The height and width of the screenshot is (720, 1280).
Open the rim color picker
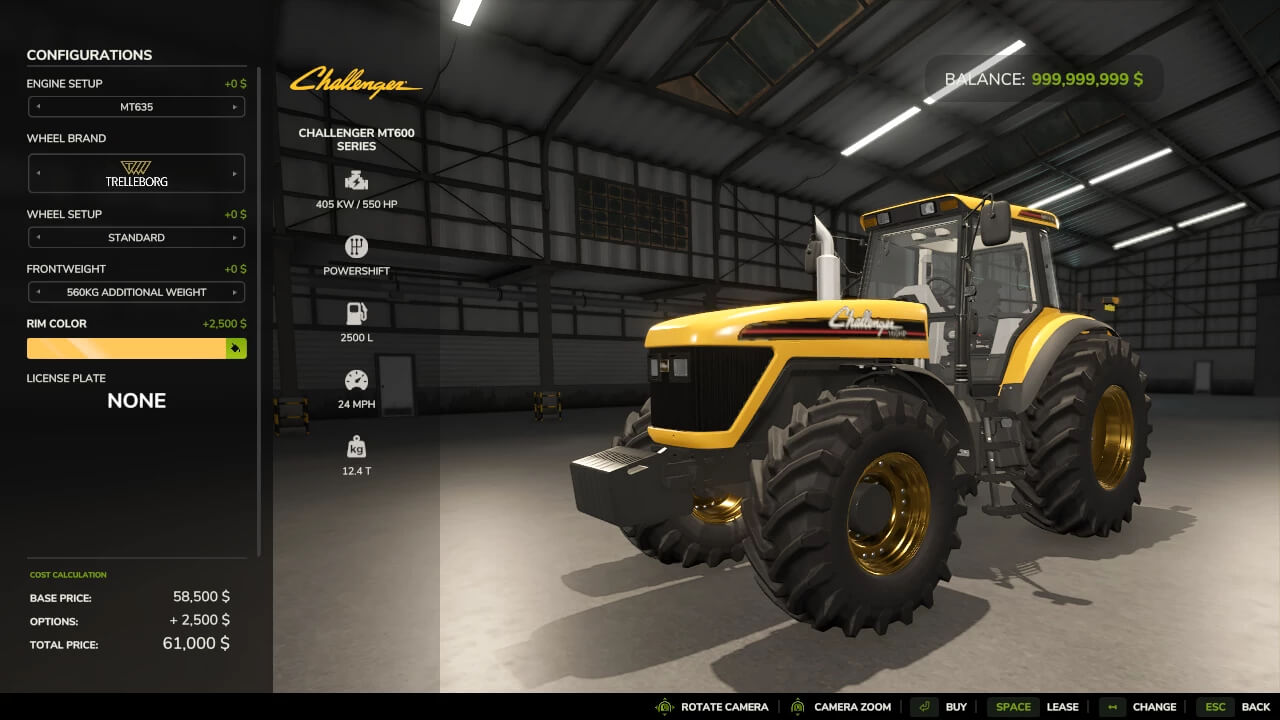coord(236,348)
